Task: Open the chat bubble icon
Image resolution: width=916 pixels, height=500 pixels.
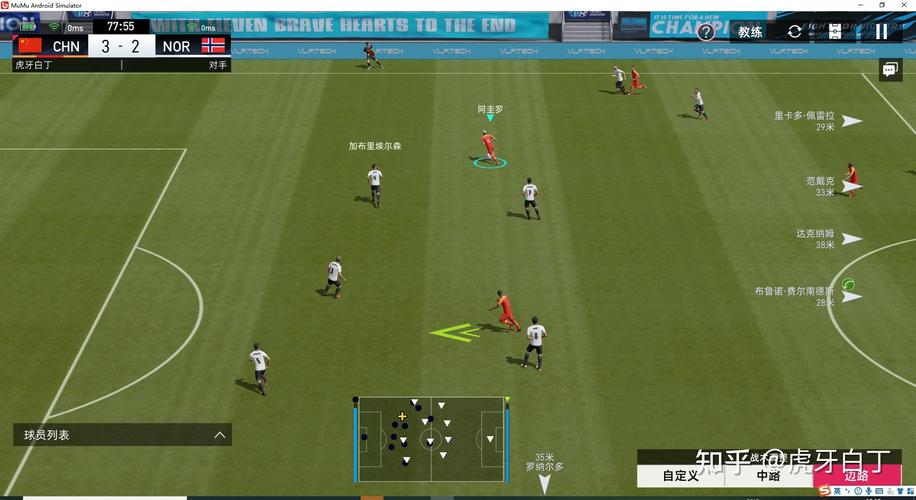Action: pyautogui.click(x=889, y=70)
